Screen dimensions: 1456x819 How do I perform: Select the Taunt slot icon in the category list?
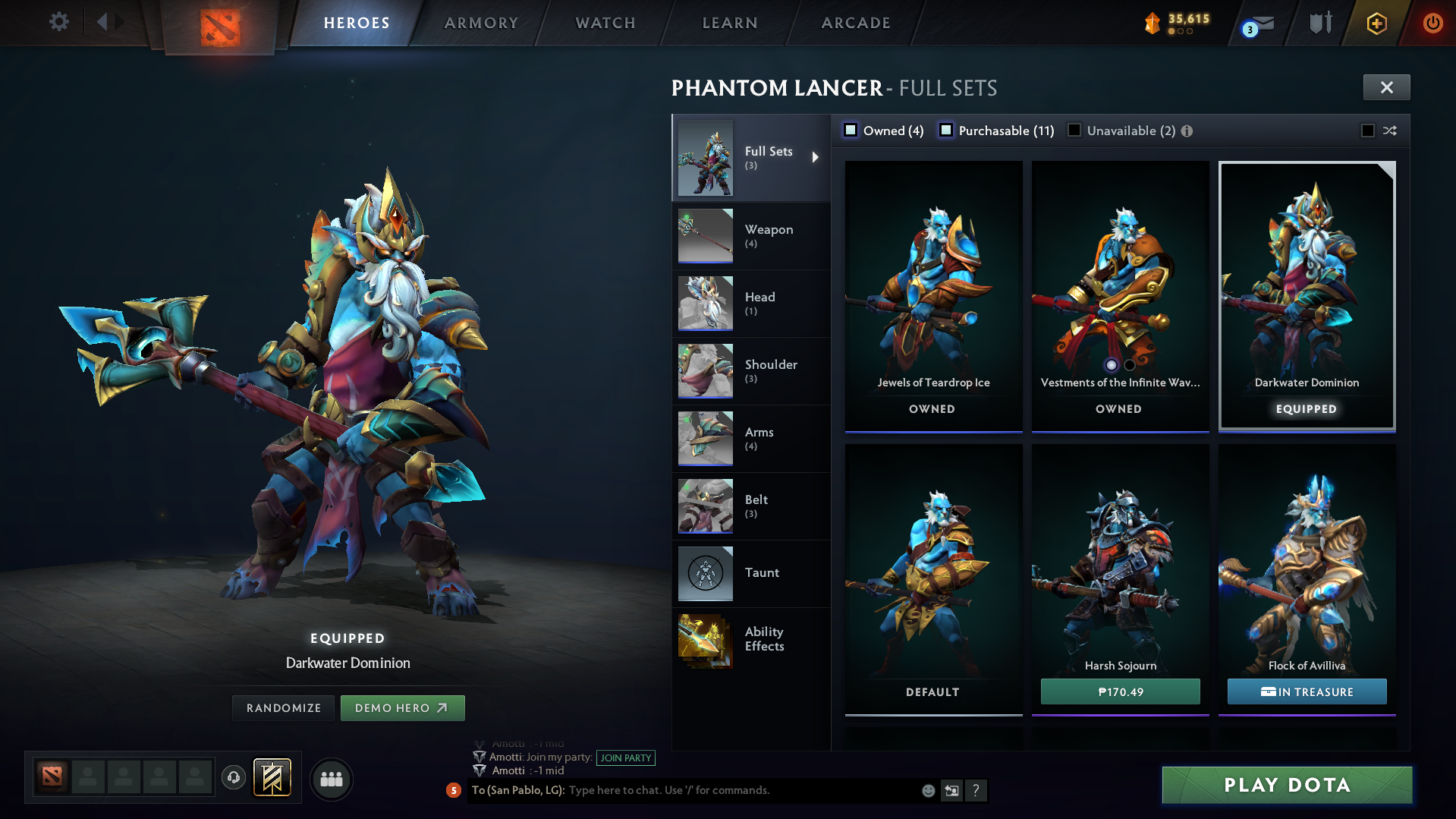[704, 573]
